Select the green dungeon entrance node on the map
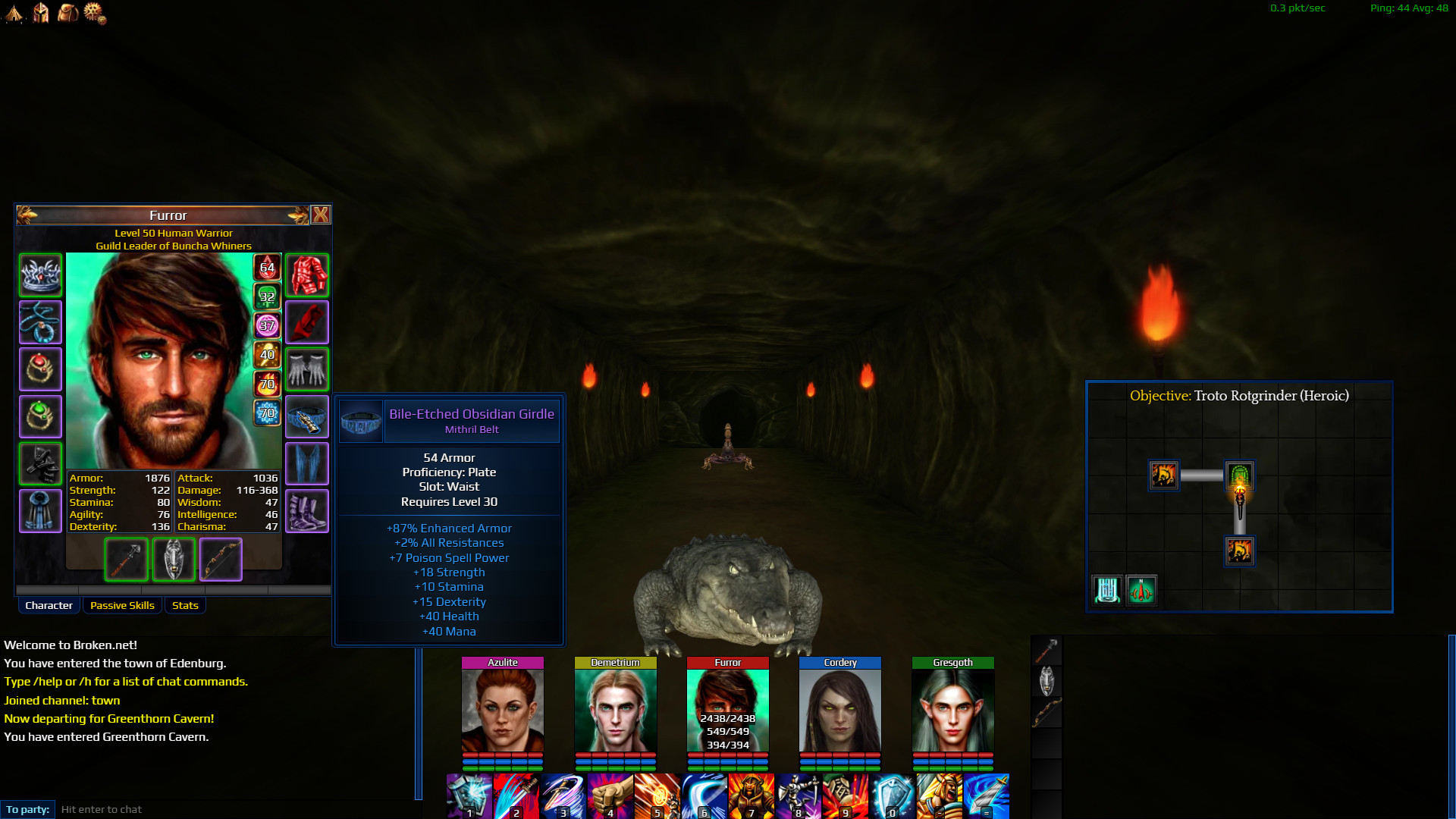 coord(1241,476)
